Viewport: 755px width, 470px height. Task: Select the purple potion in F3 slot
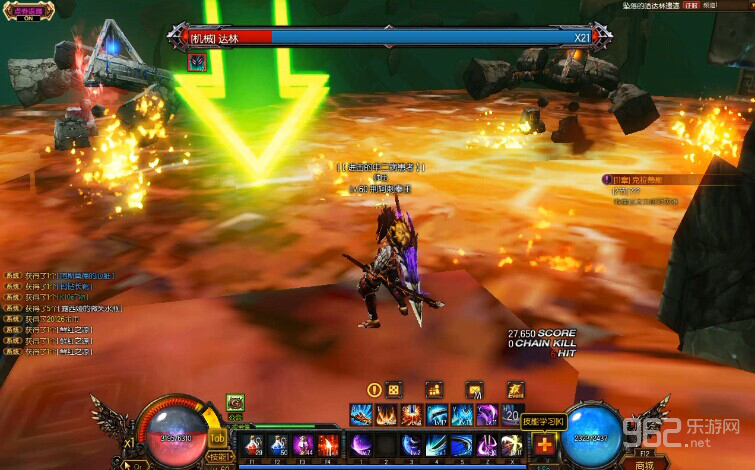tap(302, 444)
